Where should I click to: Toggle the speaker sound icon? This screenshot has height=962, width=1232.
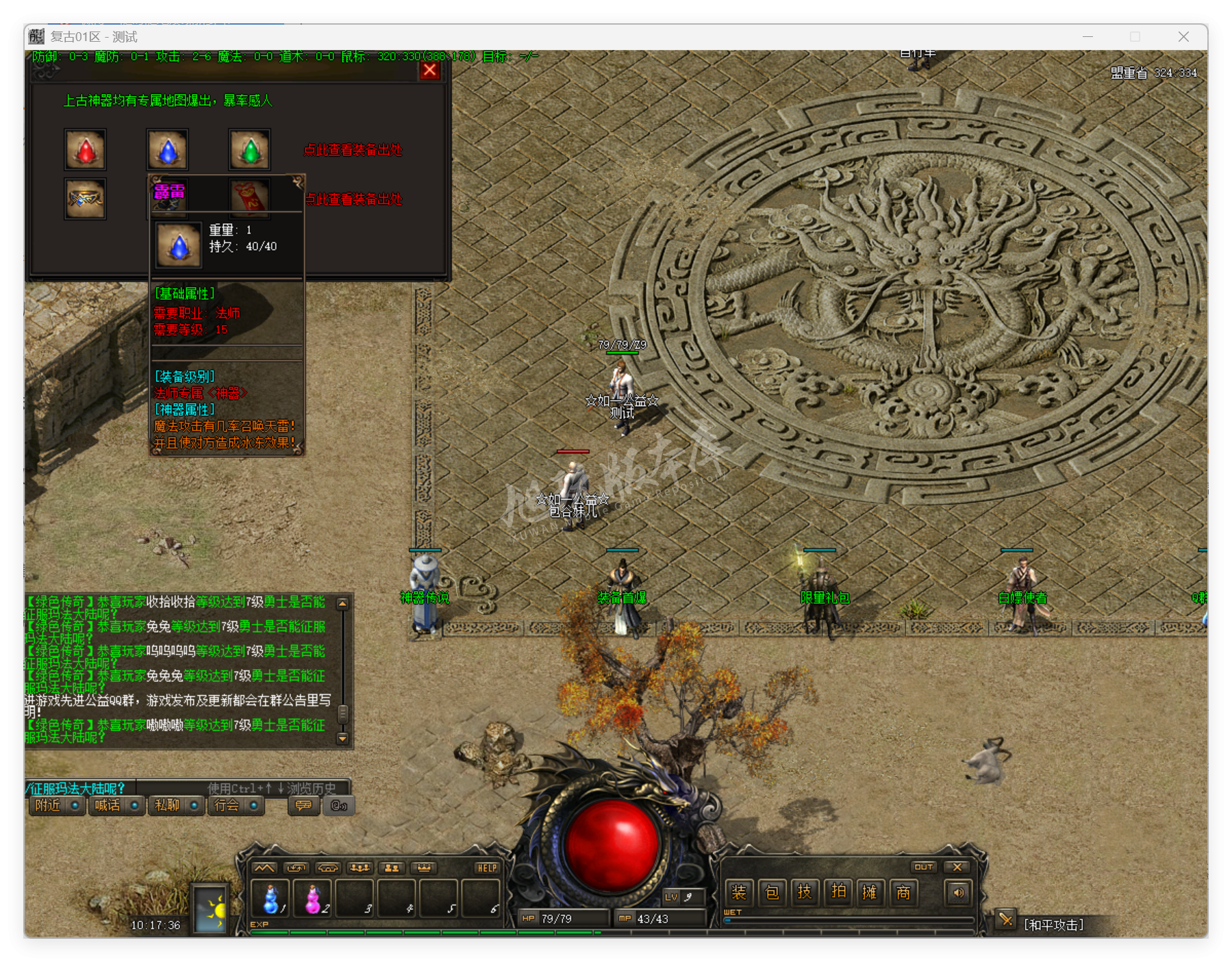pyautogui.click(x=958, y=892)
